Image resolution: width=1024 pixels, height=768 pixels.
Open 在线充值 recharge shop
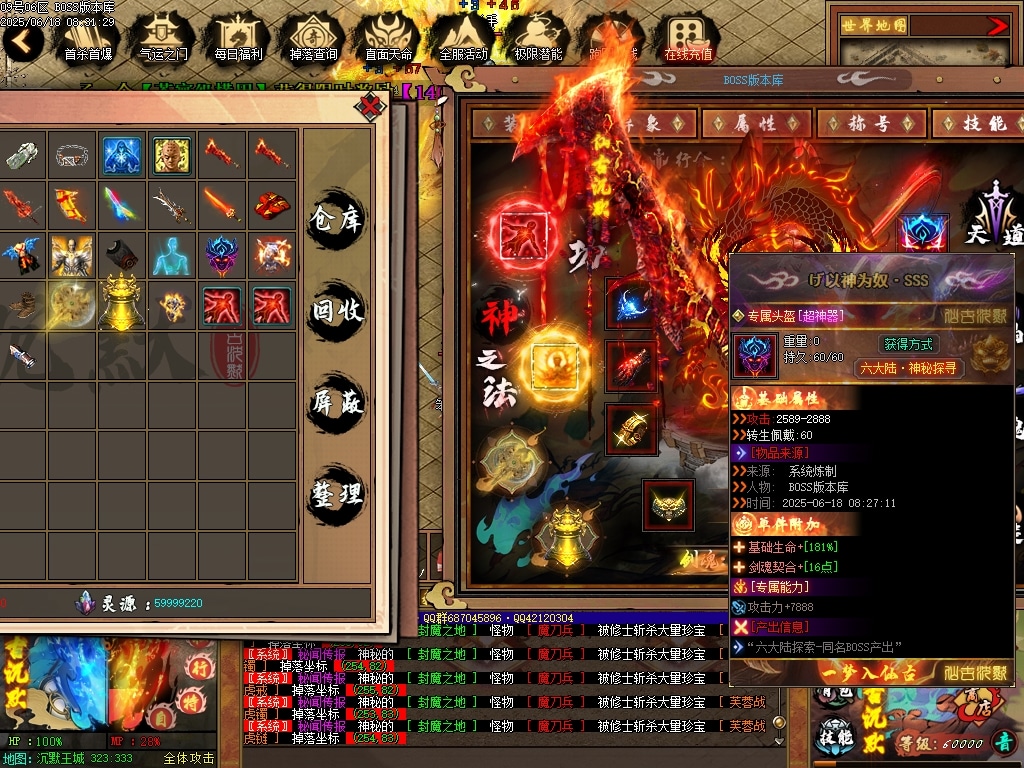(x=688, y=39)
